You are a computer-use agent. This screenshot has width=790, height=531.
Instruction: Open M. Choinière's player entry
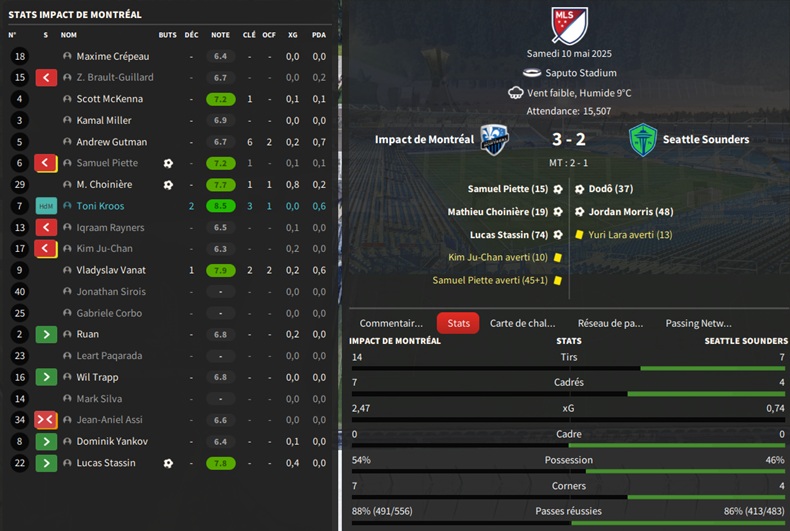pos(104,185)
